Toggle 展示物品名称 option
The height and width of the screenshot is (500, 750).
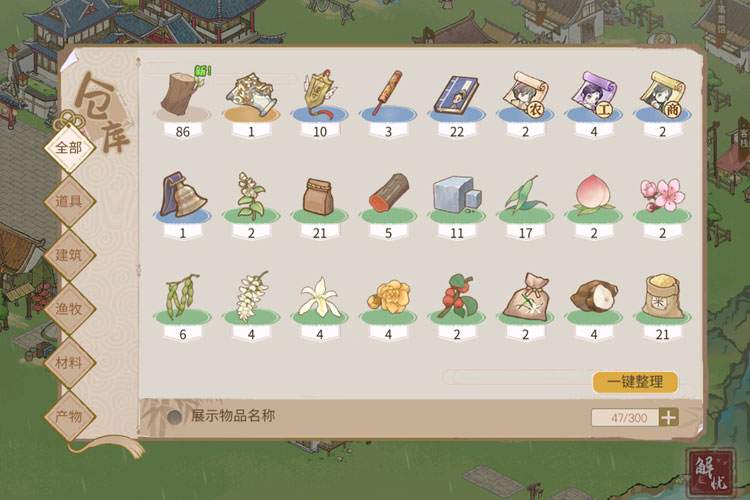[x=176, y=417]
